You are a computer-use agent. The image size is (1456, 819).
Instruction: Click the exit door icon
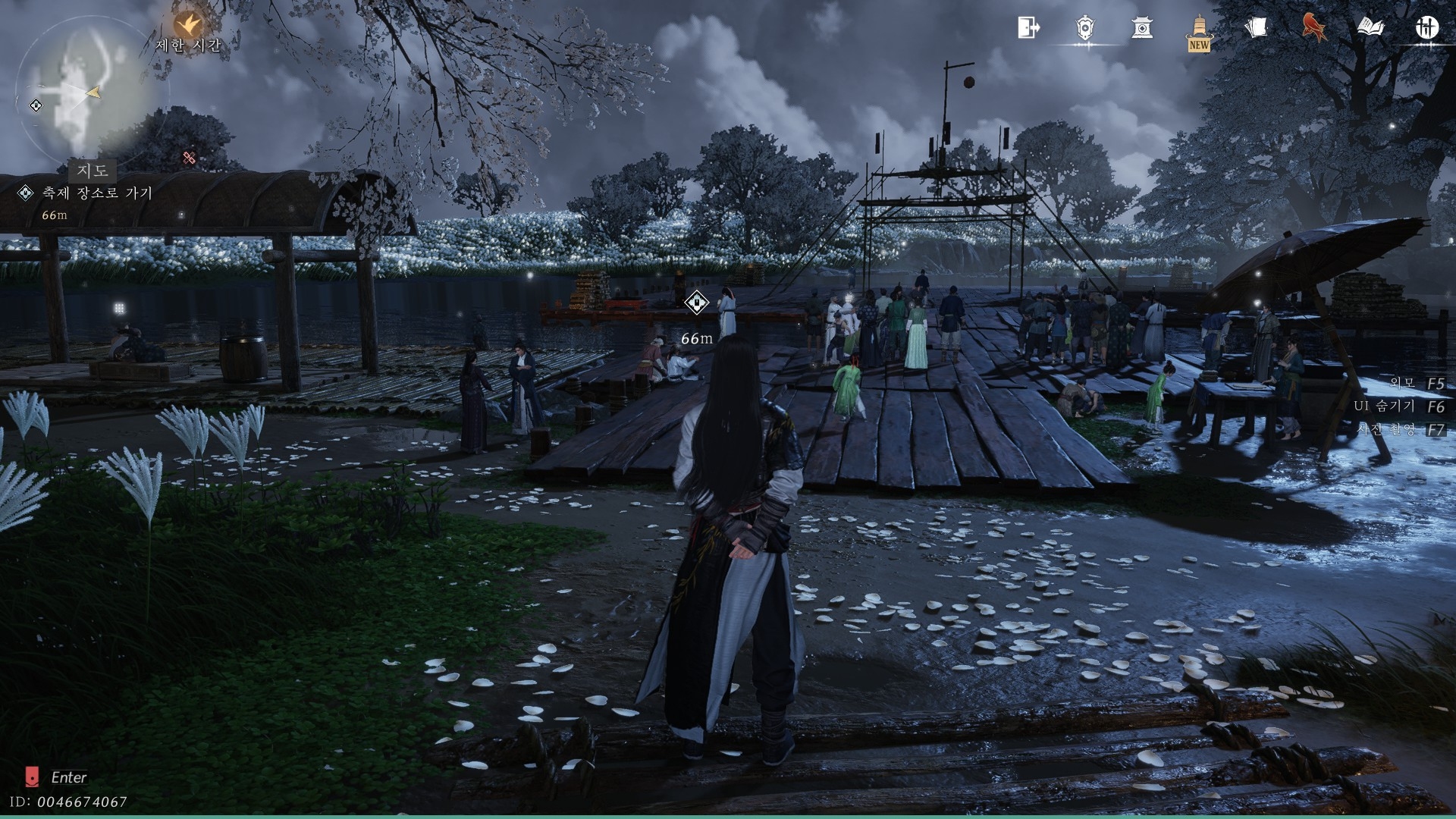pos(1028,28)
